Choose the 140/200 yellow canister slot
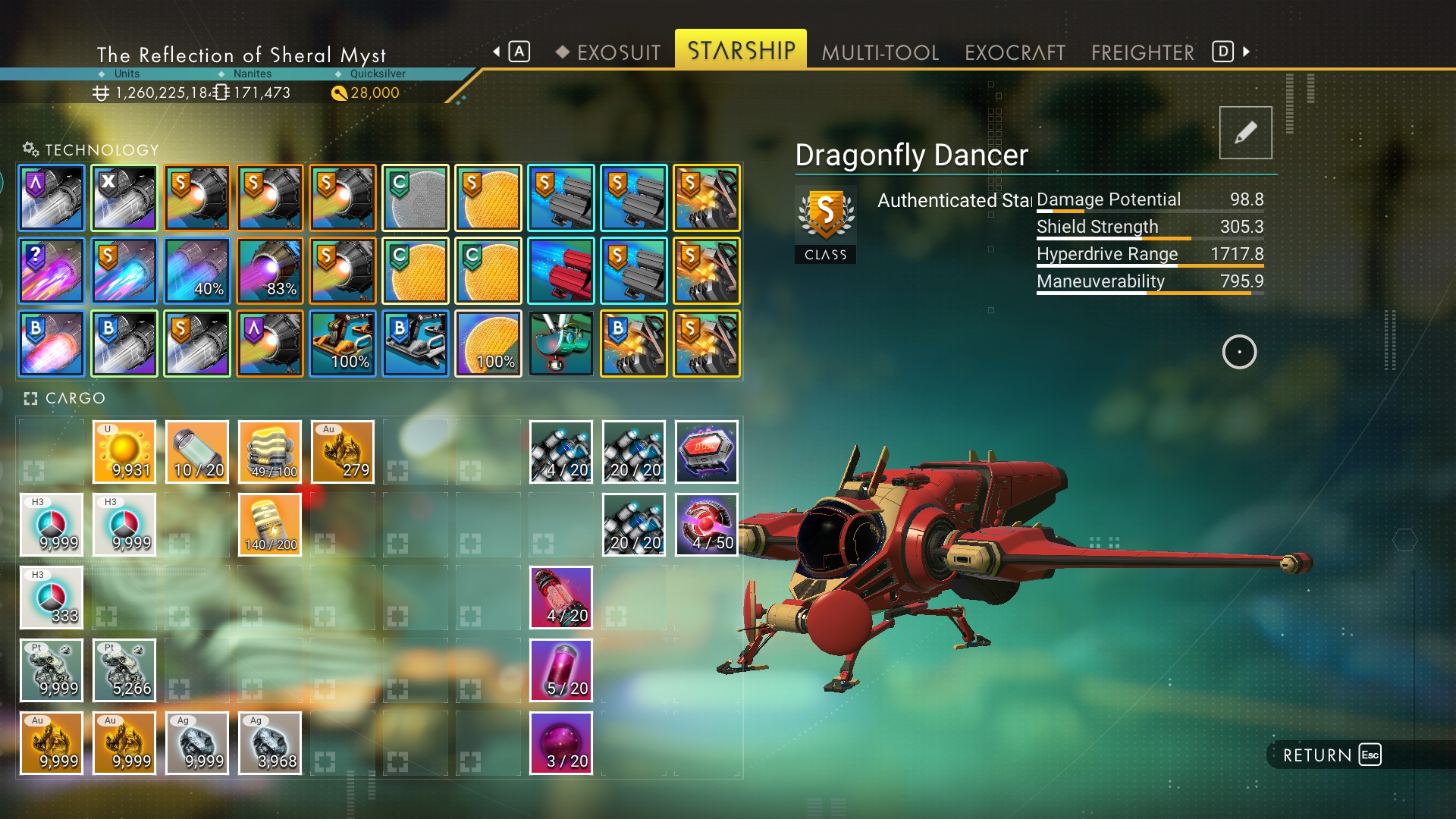 [x=270, y=525]
